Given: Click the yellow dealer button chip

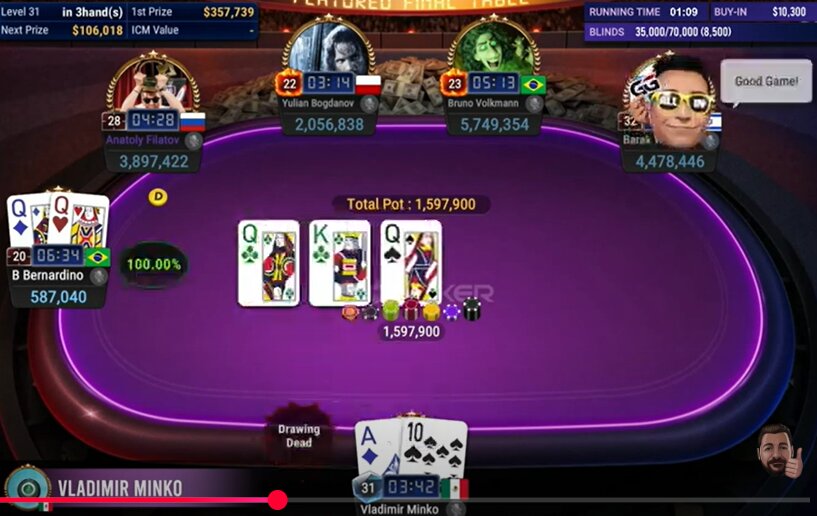Looking at the screenshot, I should pyautogui.click(x=158, y=197).
